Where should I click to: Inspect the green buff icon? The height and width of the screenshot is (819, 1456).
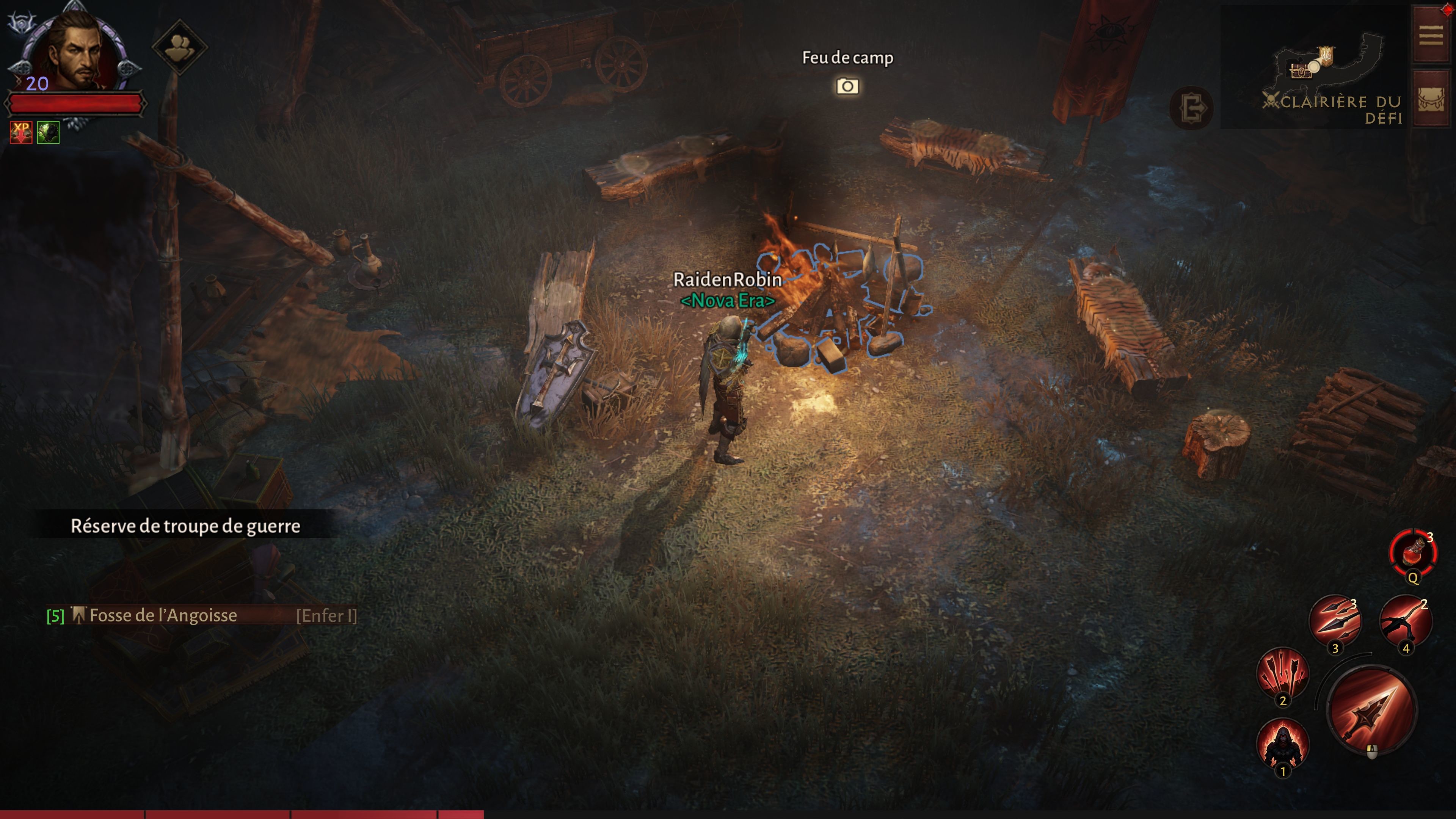click(49, 132)
